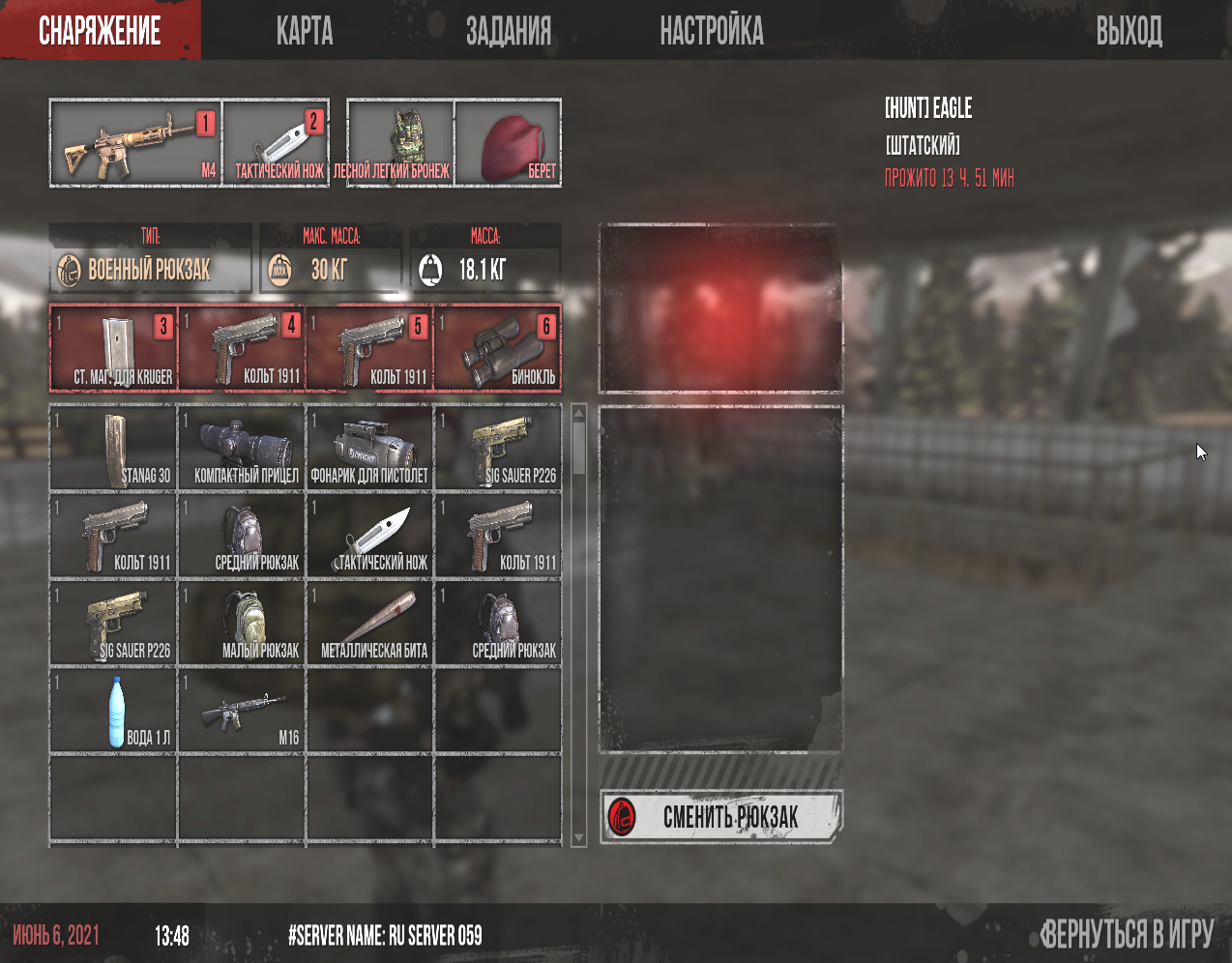Return to game with Вернуться в игру

click(x=1127, y=934)
